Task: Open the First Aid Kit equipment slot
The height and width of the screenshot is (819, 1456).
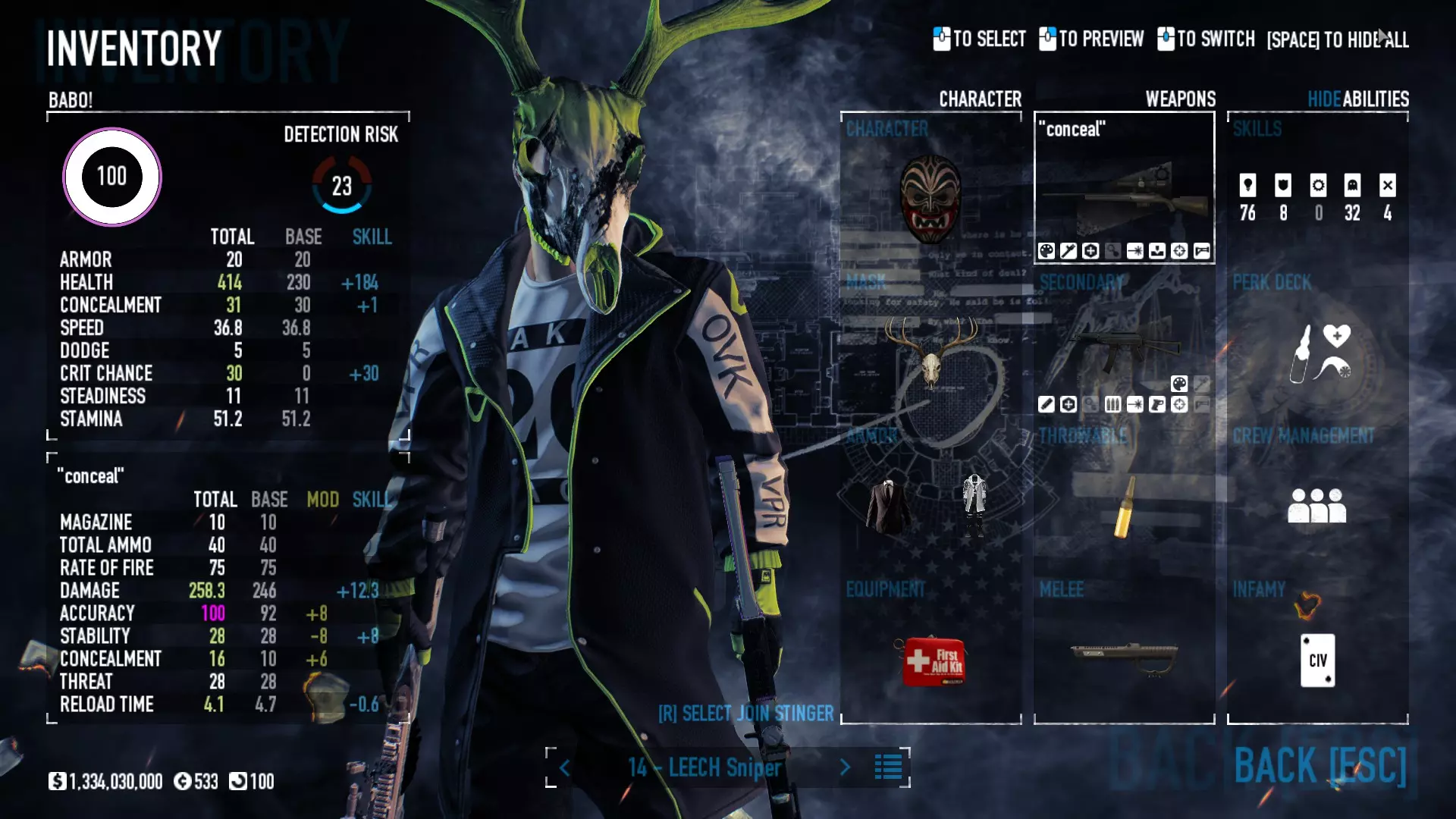Action: [932, 661]
